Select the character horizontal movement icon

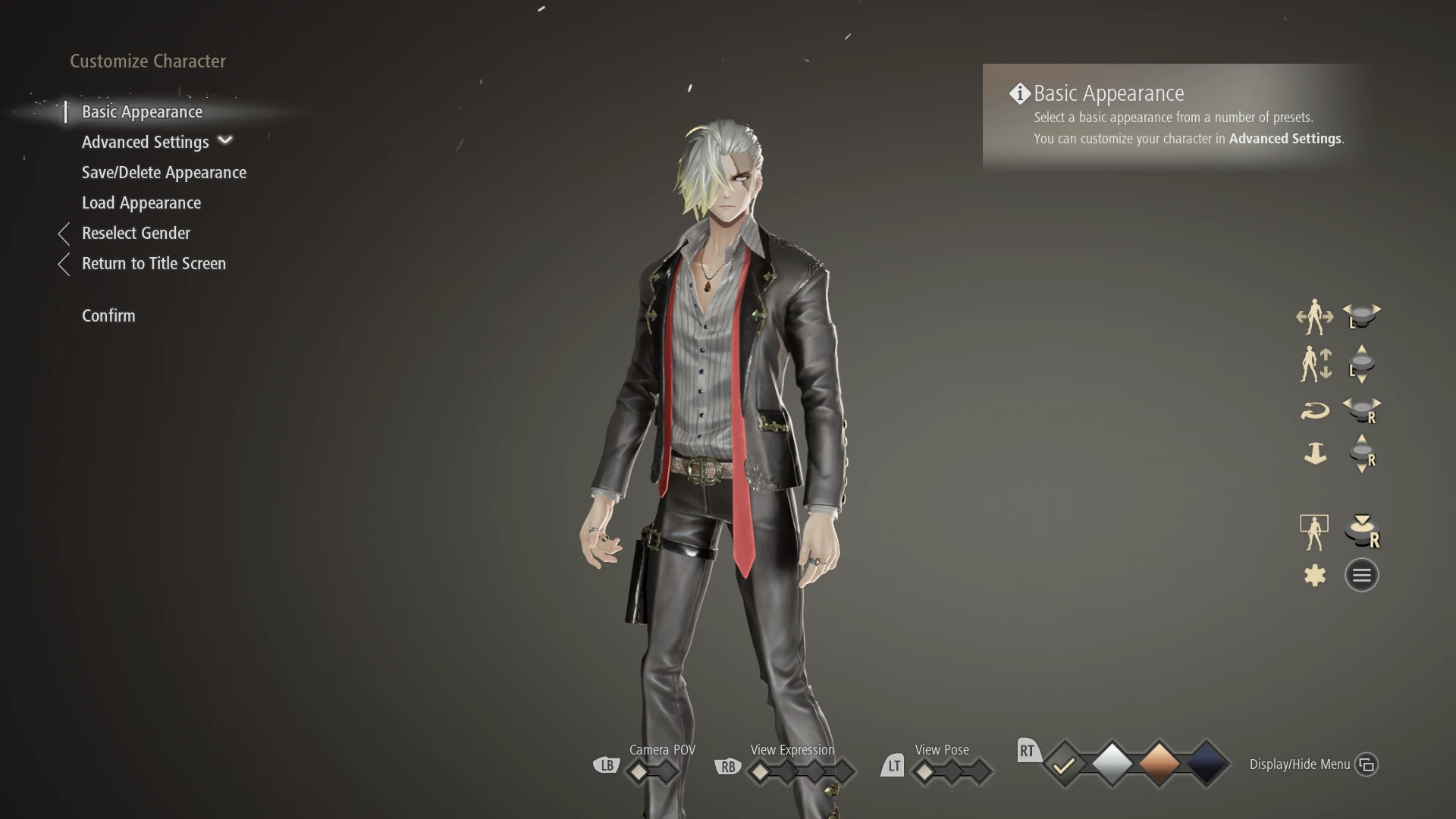(x=1316, y=317)
